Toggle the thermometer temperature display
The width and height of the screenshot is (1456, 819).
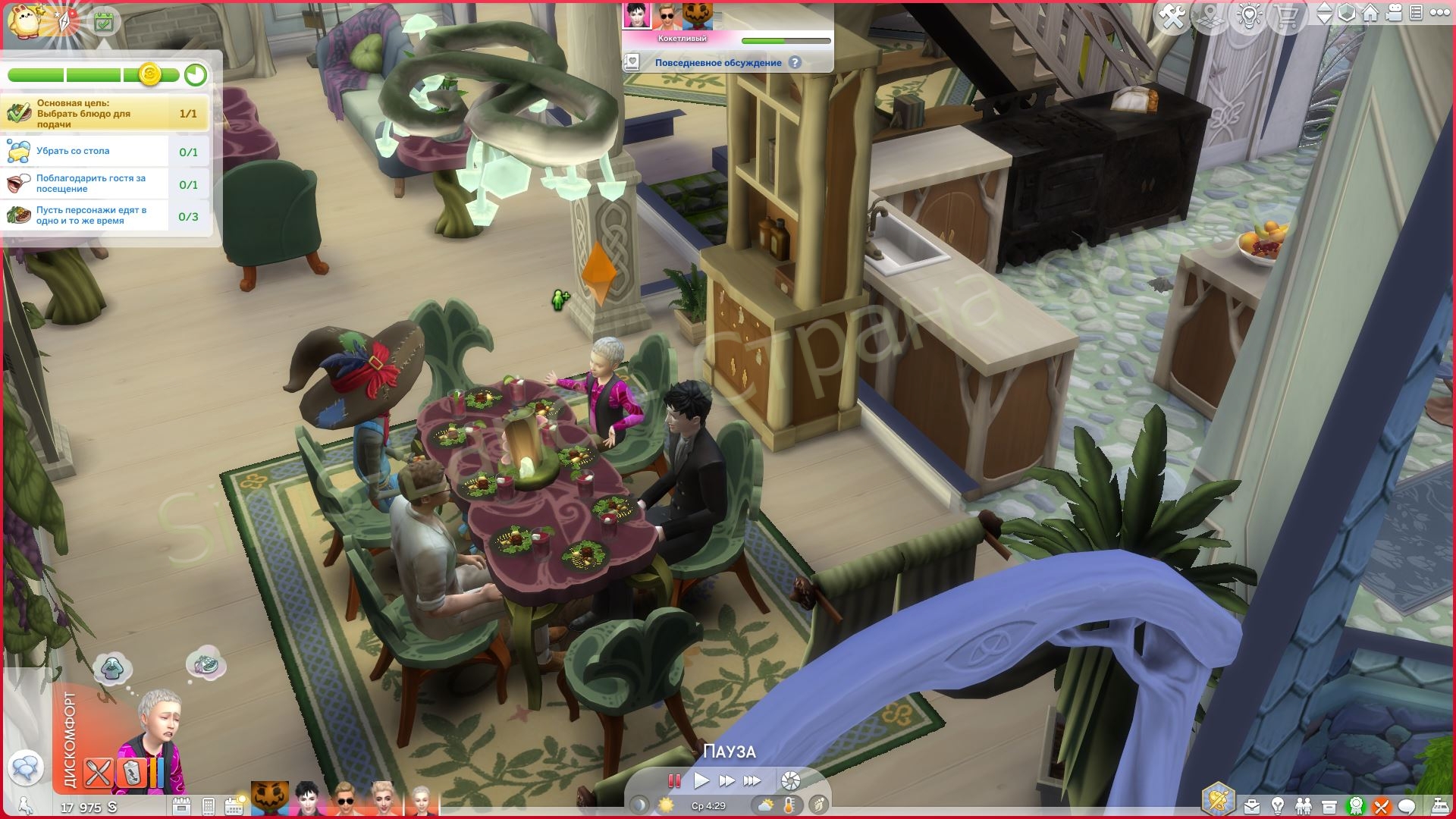tap(789, 806)
